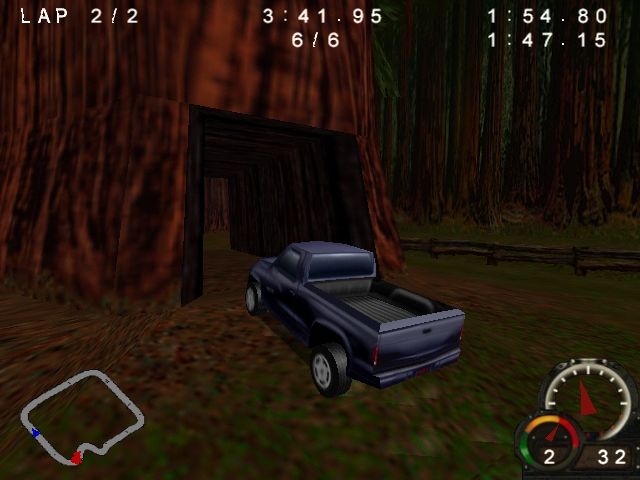The height and width of the screenshot is (480, 640).
Task: Click the blue opponent marker on minimap
Action: tap(36, 433)
